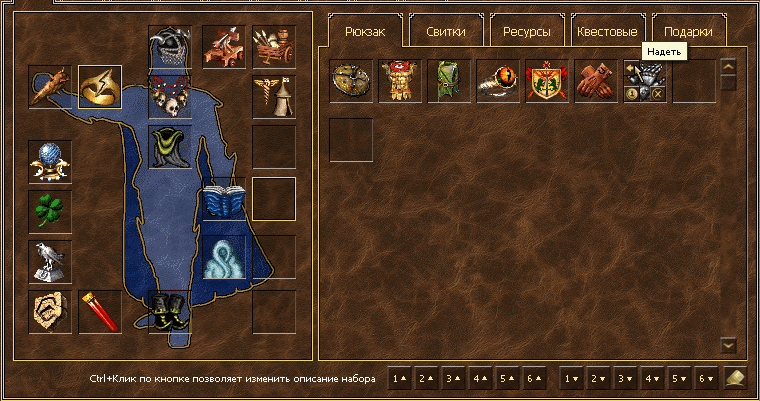Click the equipped black boots slot
This screenshot has width=760, height=401.
point(169,311)
